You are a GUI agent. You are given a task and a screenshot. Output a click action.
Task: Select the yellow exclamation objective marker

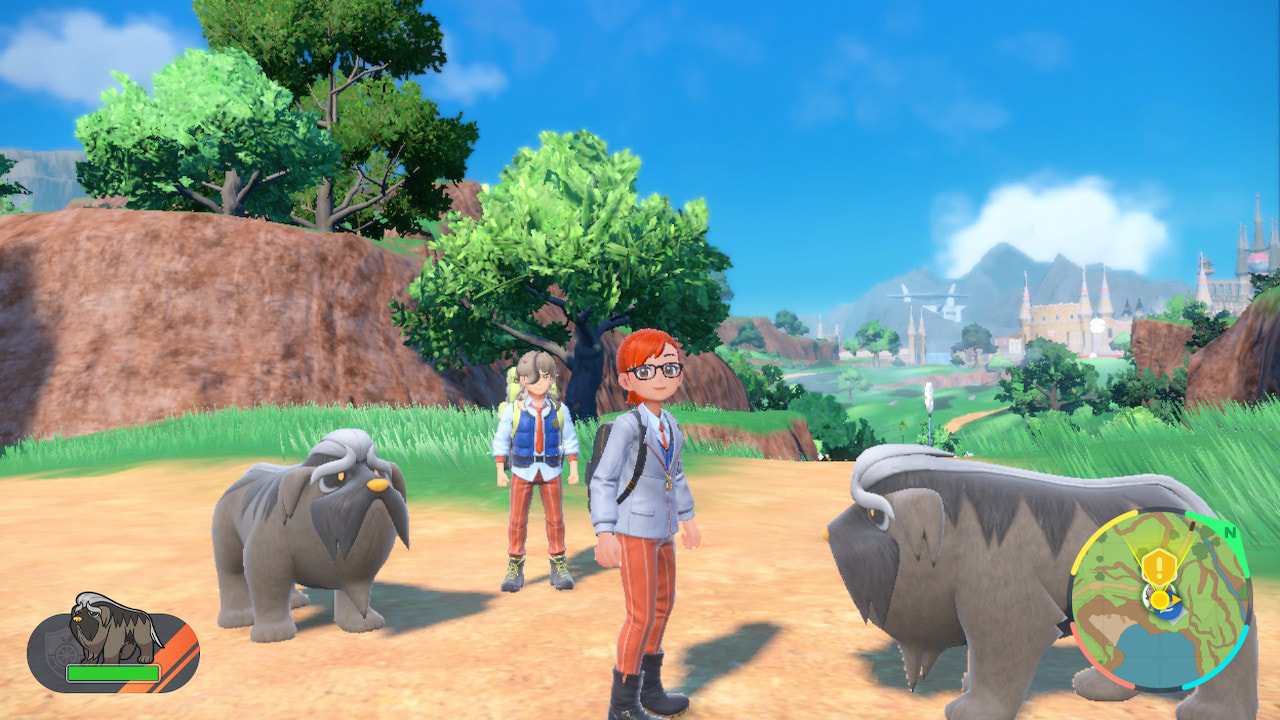[x=1158, y=567]
